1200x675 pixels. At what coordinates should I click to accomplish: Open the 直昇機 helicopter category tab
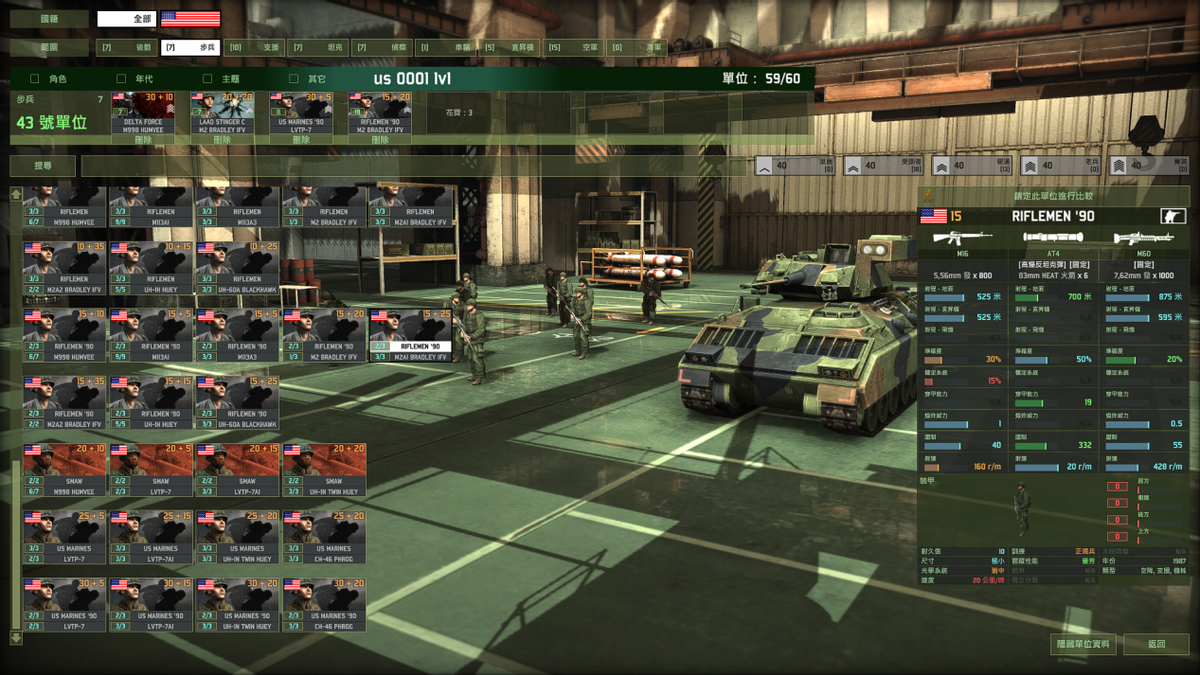click(x=510, y=47)
